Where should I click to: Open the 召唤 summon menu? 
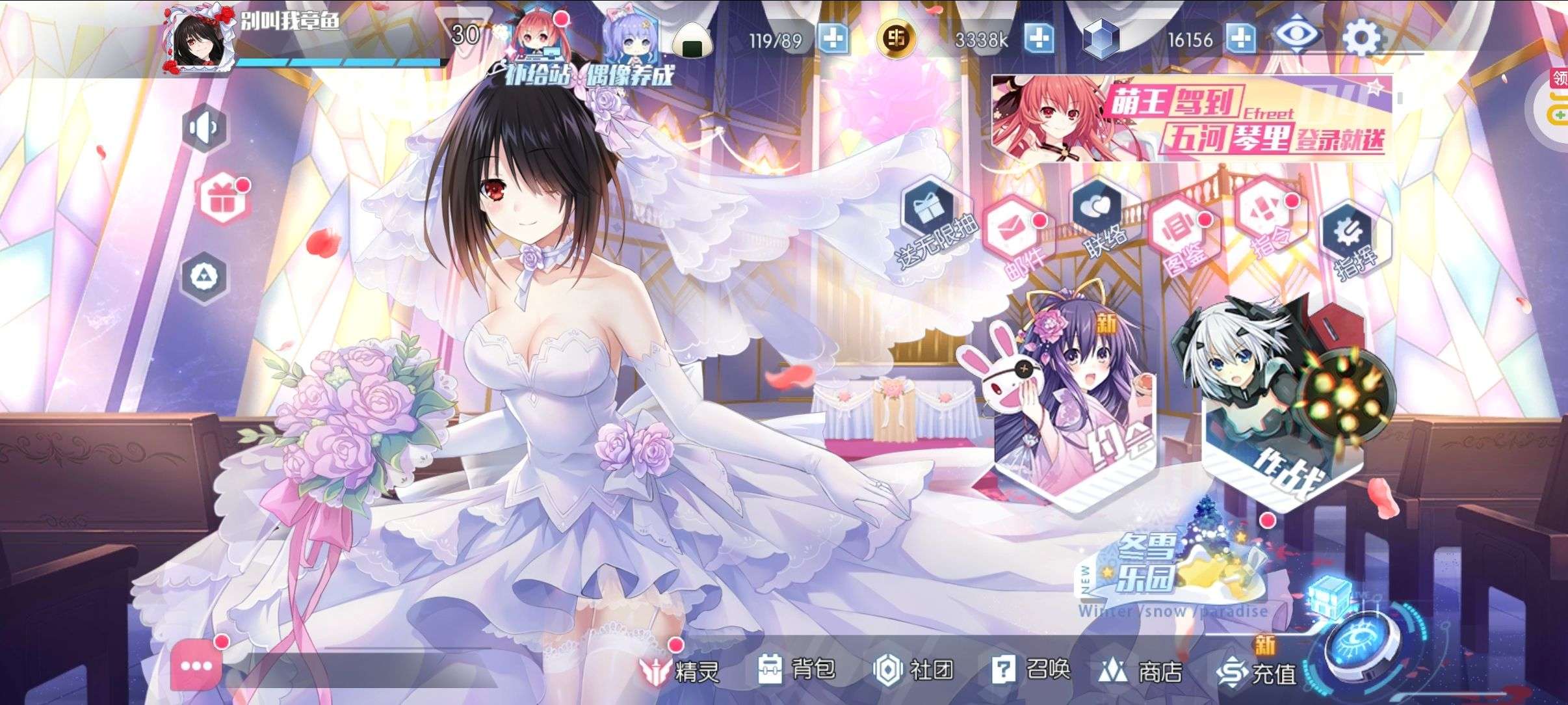click(x=1031, y=669)
